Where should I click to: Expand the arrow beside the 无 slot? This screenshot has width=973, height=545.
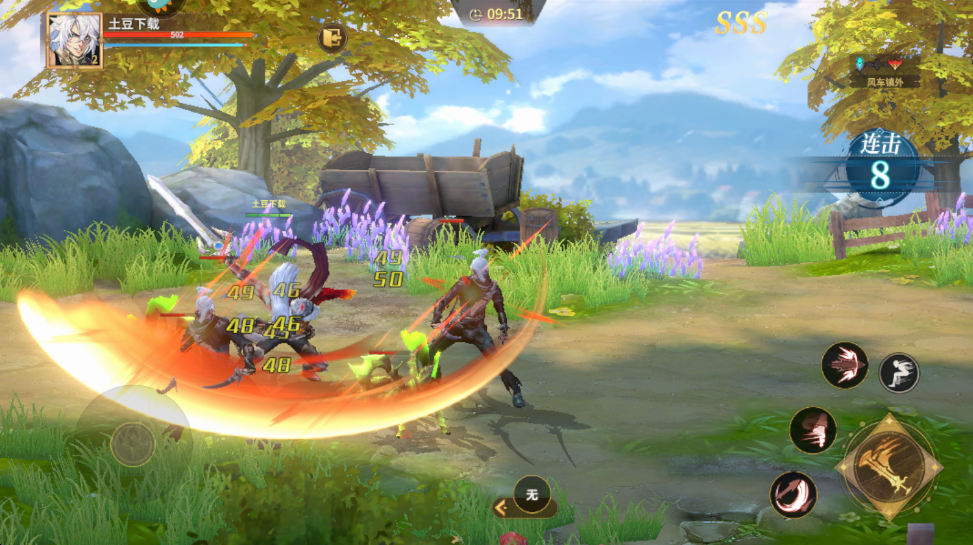(501, 508)
